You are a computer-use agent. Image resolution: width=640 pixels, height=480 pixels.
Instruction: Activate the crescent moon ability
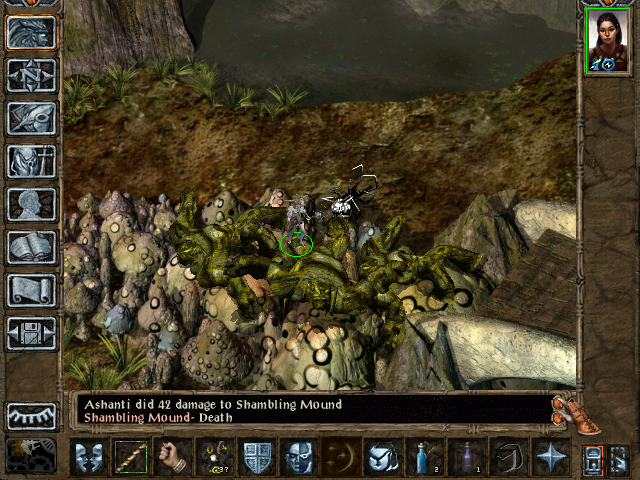click(x=340, y=457)
